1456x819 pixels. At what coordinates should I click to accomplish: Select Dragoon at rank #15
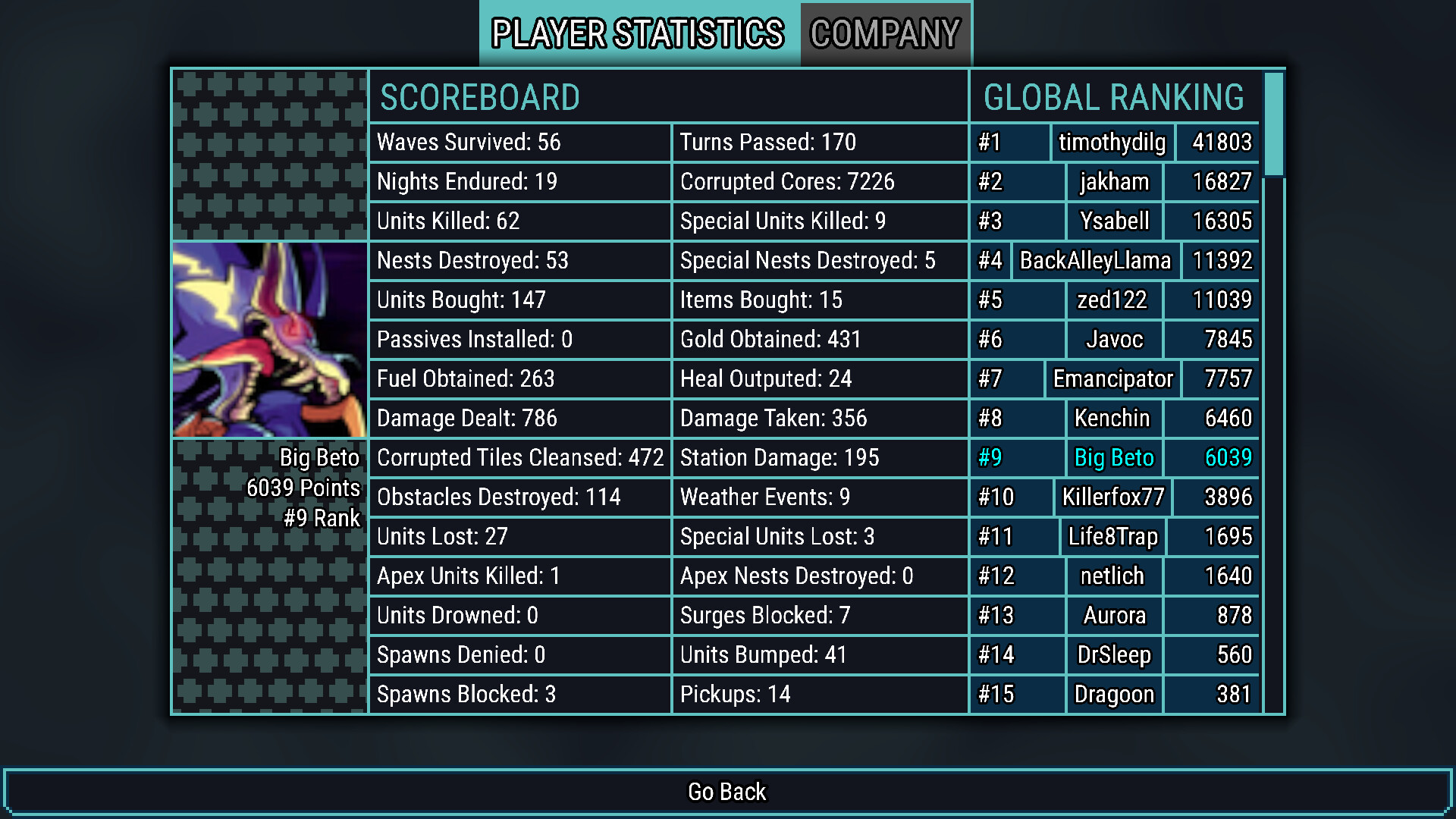[1113, 695]
